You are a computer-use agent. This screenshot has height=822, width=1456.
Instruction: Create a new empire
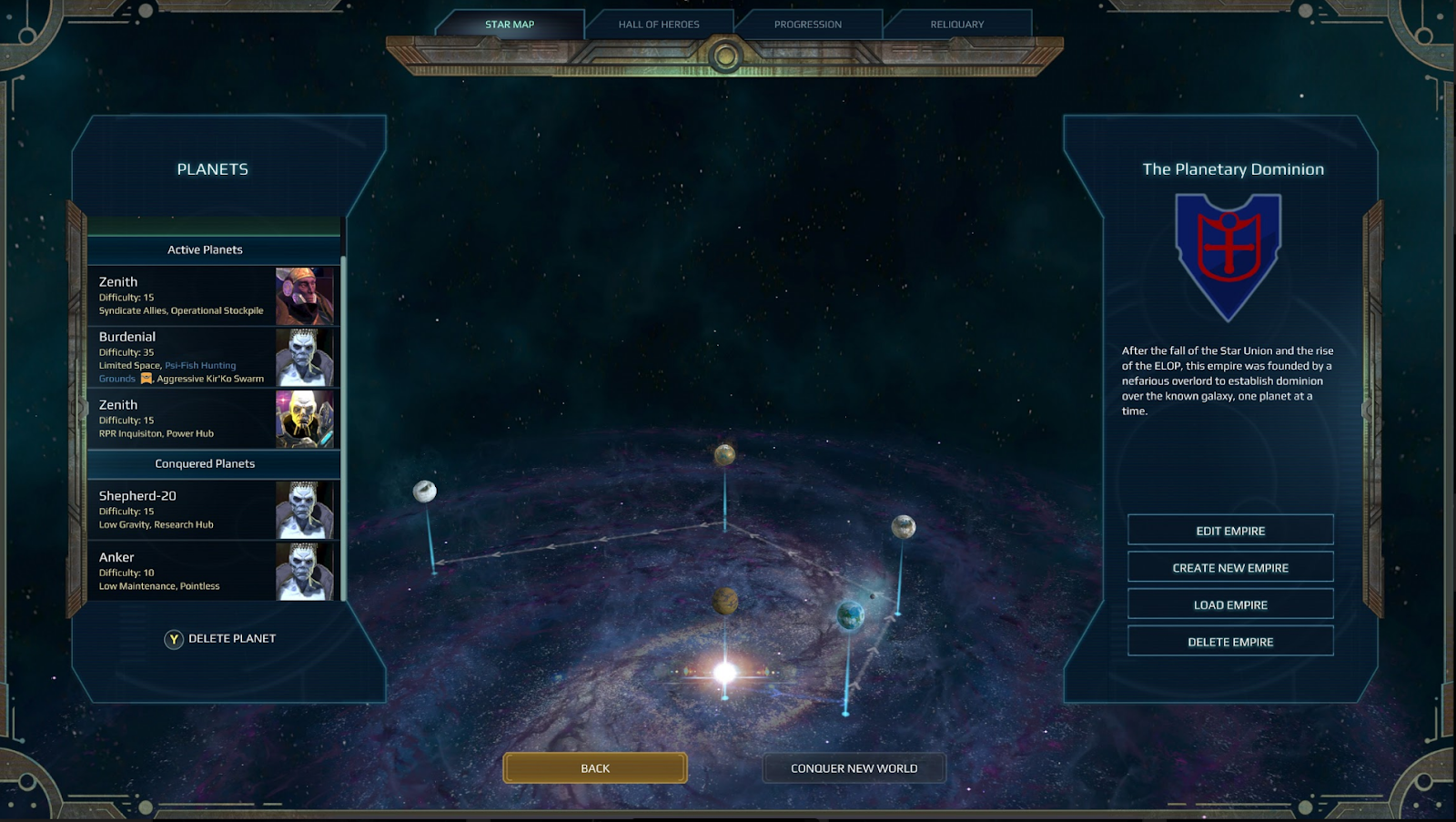pos(1230,568)
